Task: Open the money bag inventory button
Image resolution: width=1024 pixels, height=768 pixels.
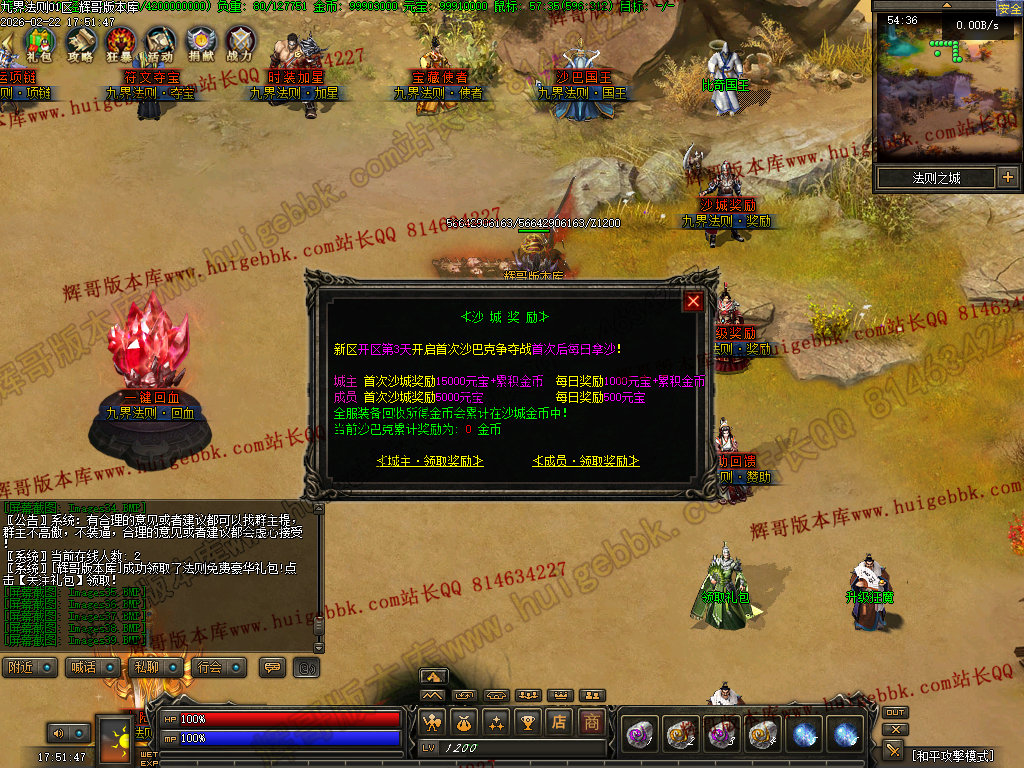Action: pyautogui.click(x=464, y=722)
